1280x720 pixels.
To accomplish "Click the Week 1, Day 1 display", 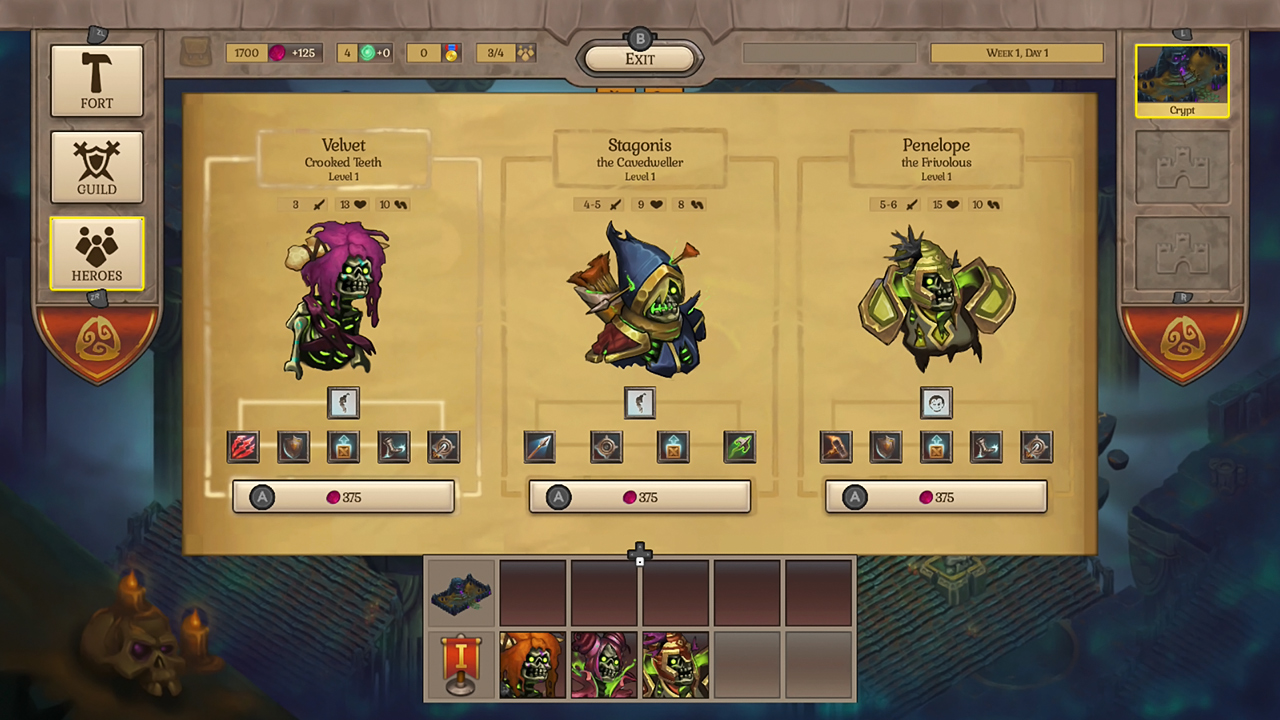I will click(x=1017, y=52).
